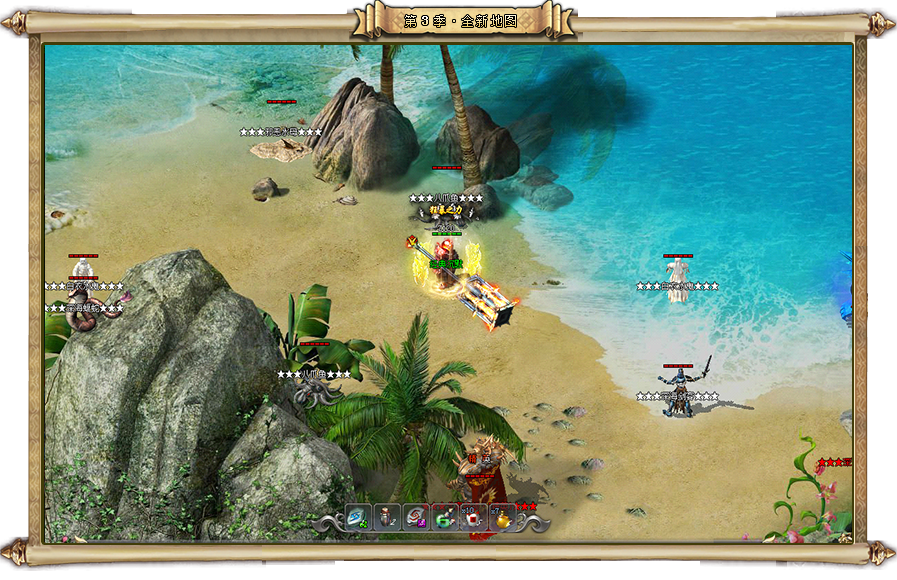
Task: Activate the red swirl stone item
Action: [416, 518]
